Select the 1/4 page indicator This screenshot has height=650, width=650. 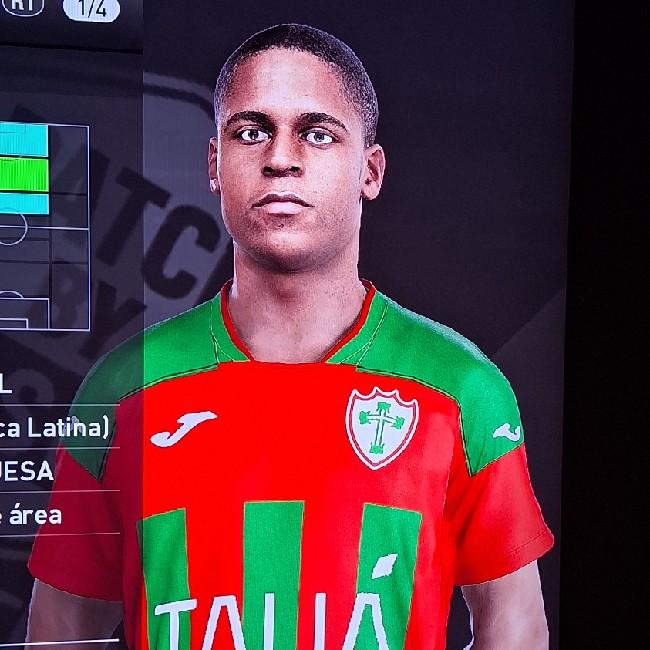pos(91,9)
